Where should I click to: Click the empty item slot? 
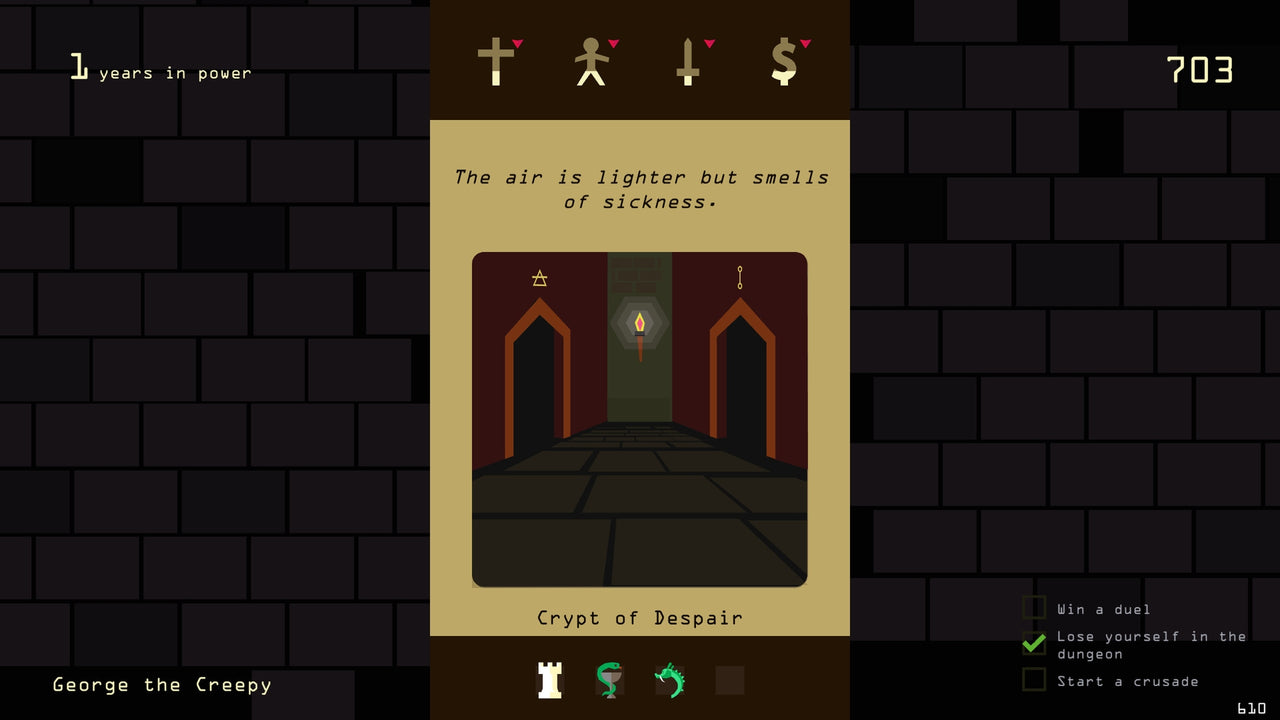click(729, 680)
